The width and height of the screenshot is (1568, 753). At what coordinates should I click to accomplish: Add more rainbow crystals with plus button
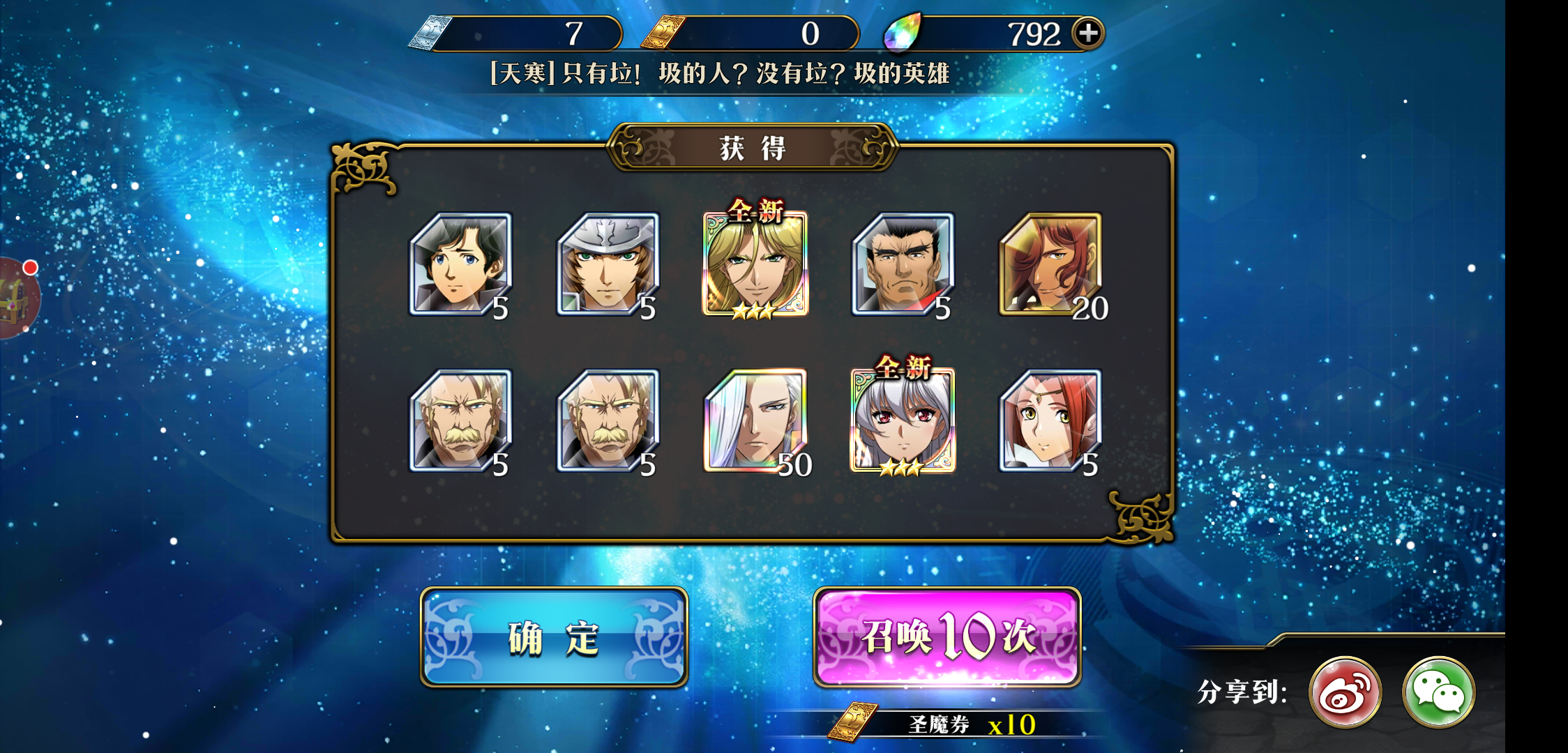coord(1088,33)
